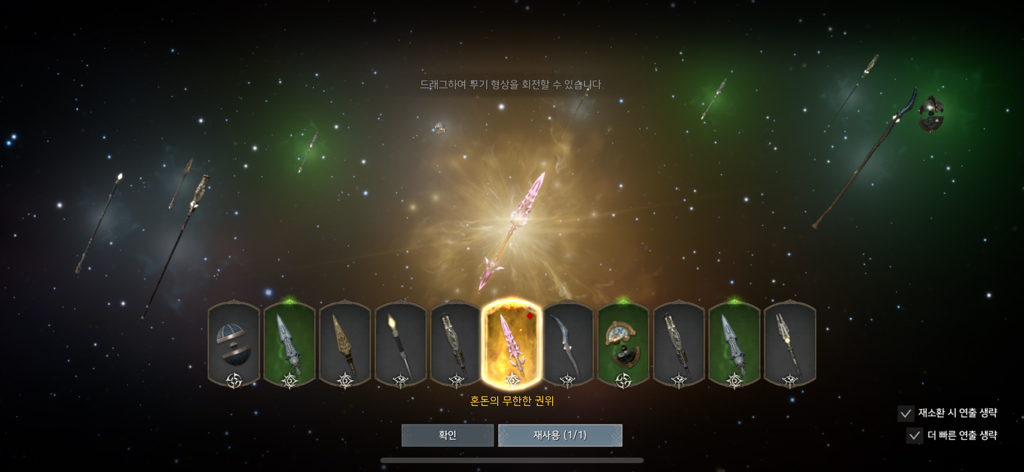The image size is (1024, 472).
Task: Confirm the results with the 확인 button
Action: tap(447, 435)
